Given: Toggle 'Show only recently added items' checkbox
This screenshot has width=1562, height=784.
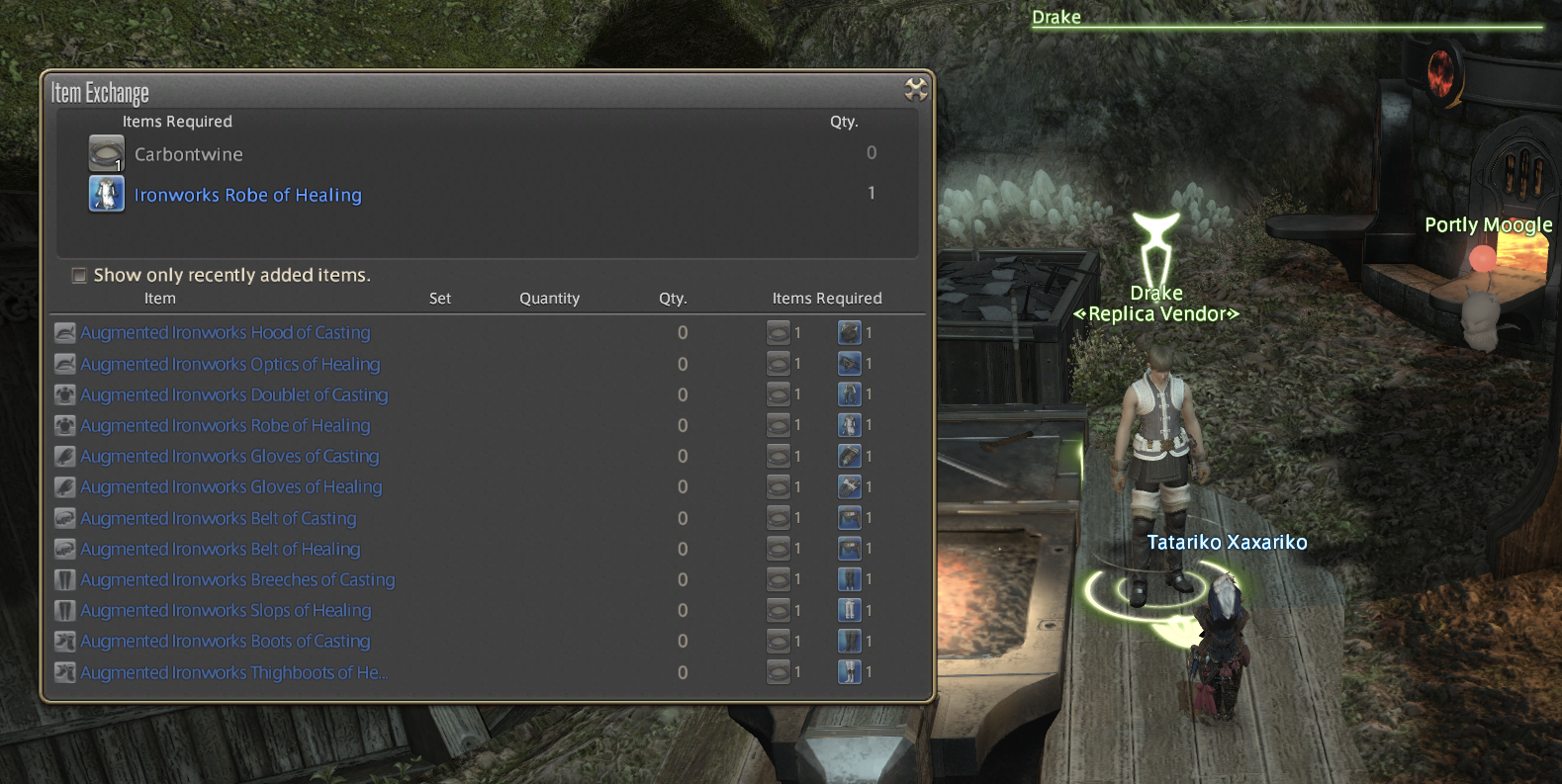Looking at the screenshot, I should coord(79,276).
